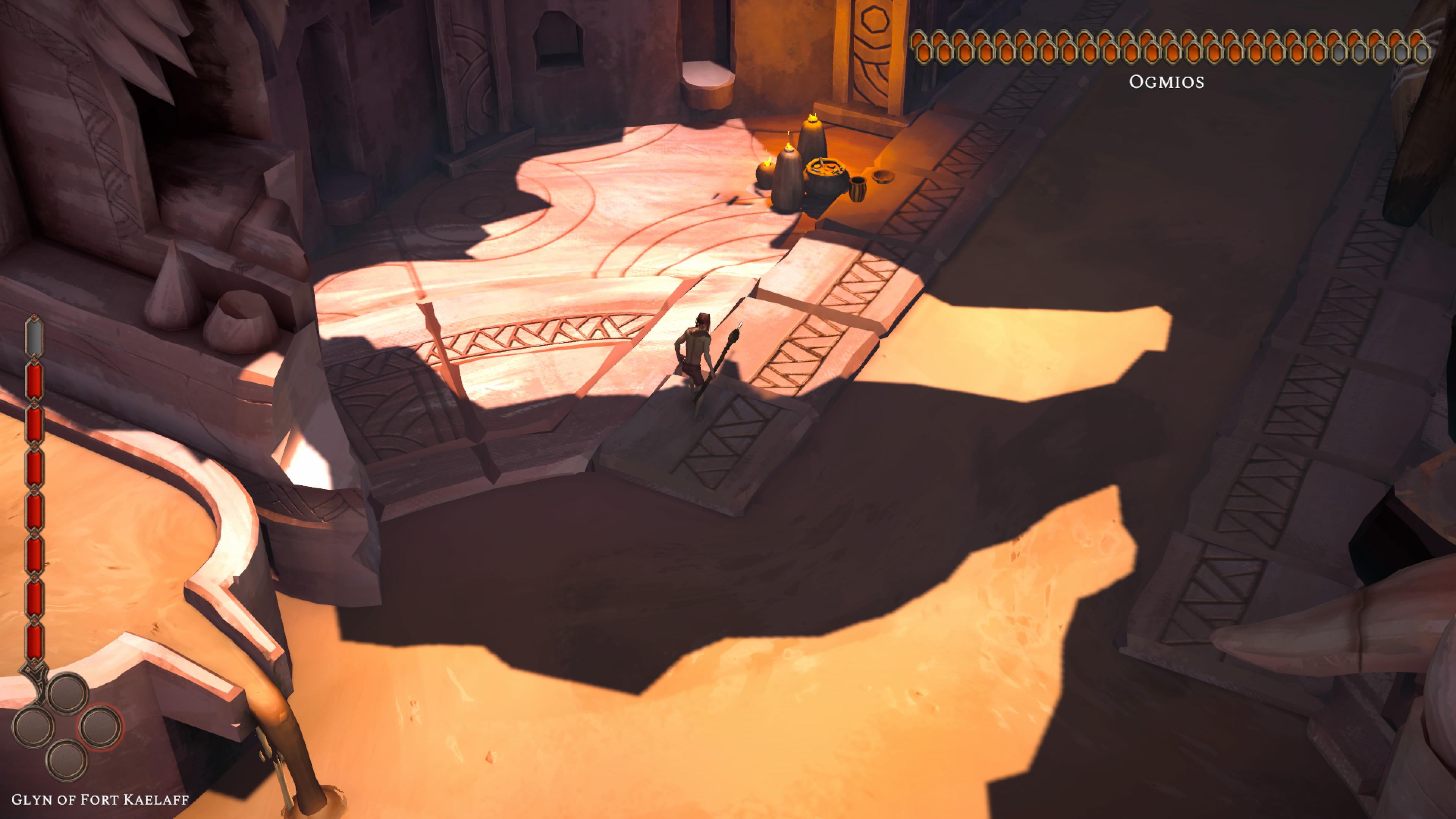Select the top ability slot icon
Screen dimensions: 1456x819
coord(68,695)
